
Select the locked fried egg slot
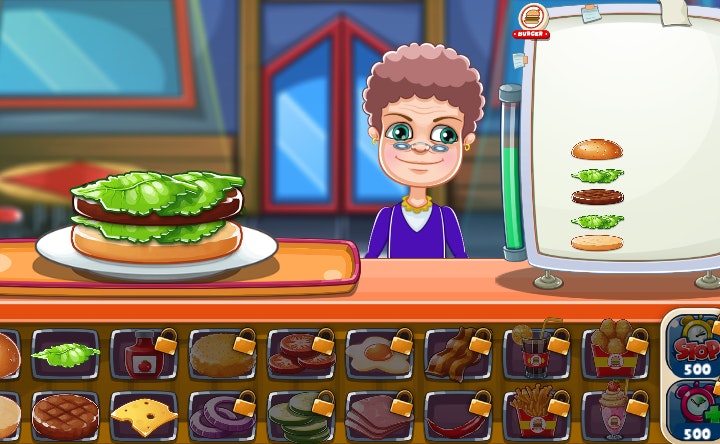click(380, 354)
